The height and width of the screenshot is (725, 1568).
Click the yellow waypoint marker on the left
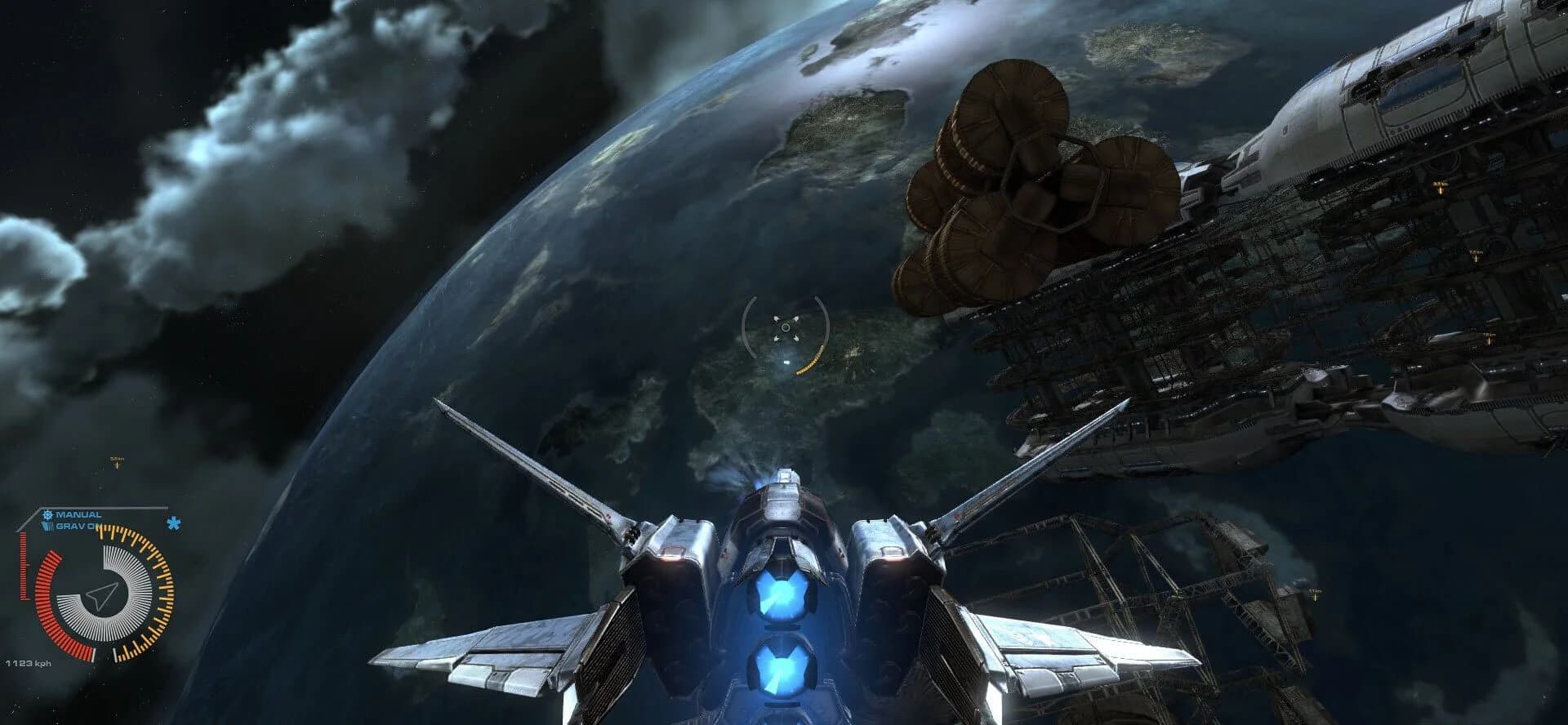(x=117, y=464)
